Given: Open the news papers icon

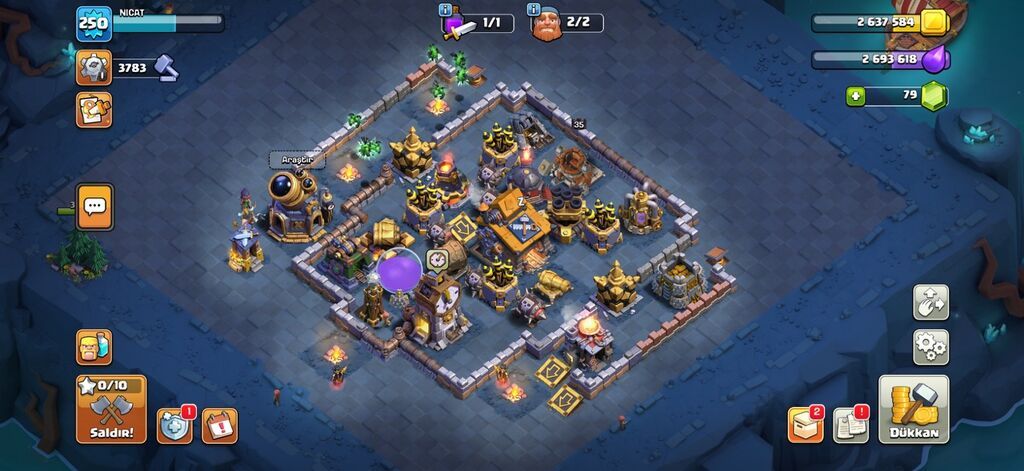Looking at the screenshot, I should [x=850, y=424].
